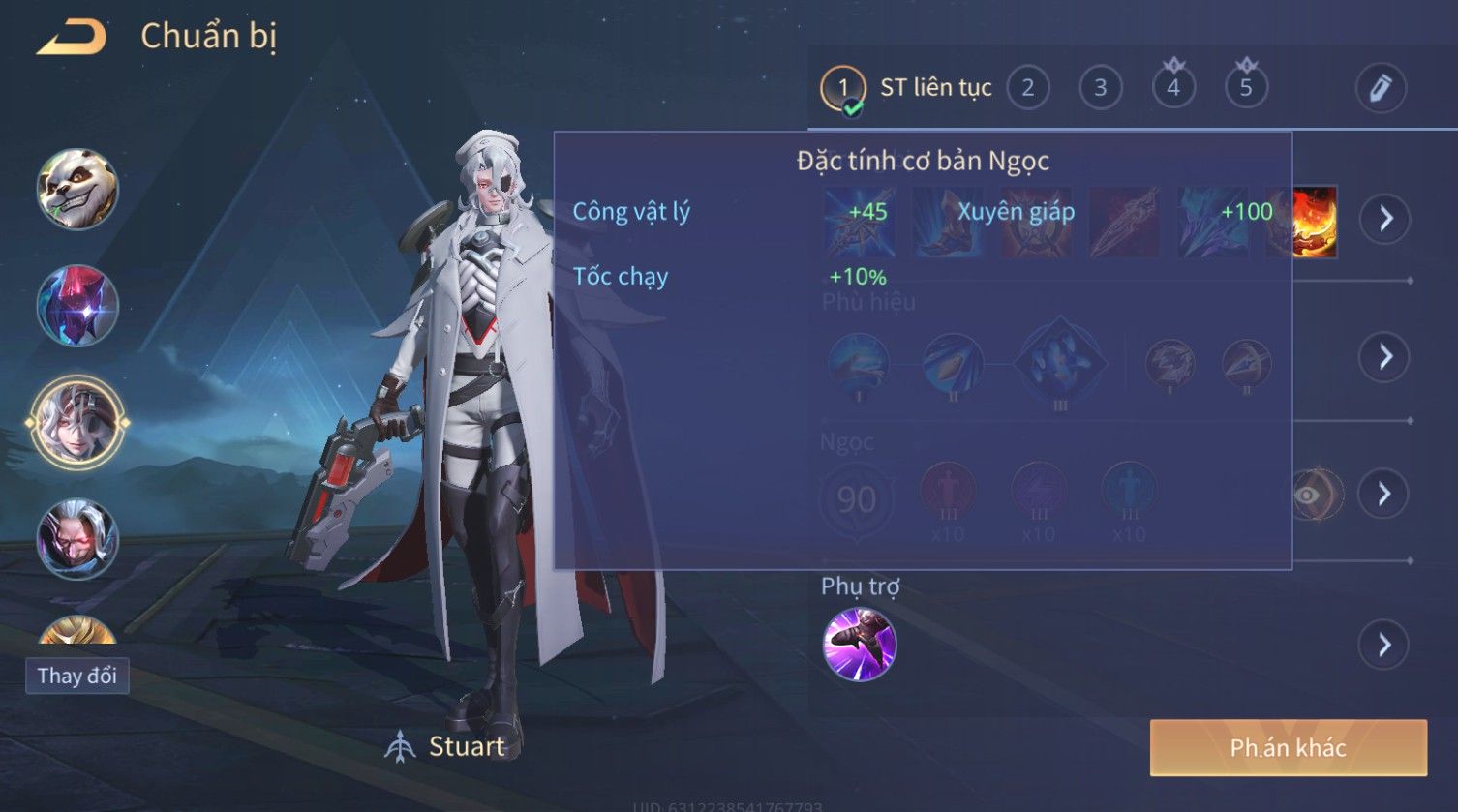Select the purple Phụ trợ spell icon

pos(860,645)
